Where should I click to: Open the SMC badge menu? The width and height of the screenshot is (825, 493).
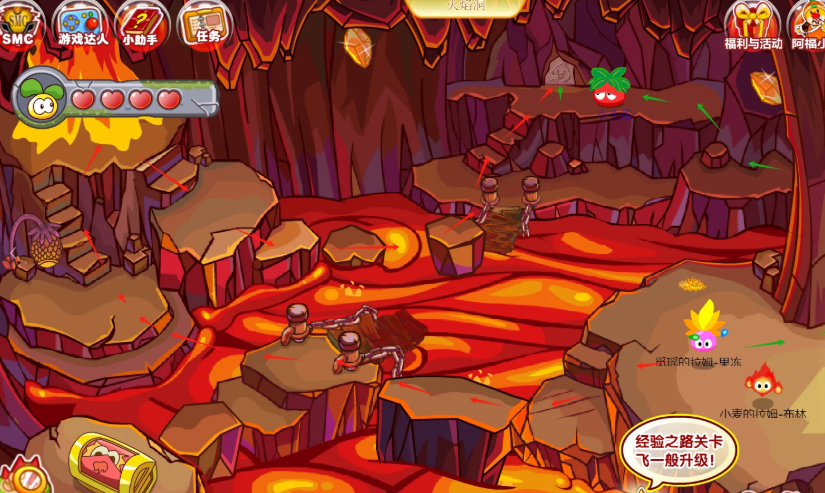tap(18, 22)
